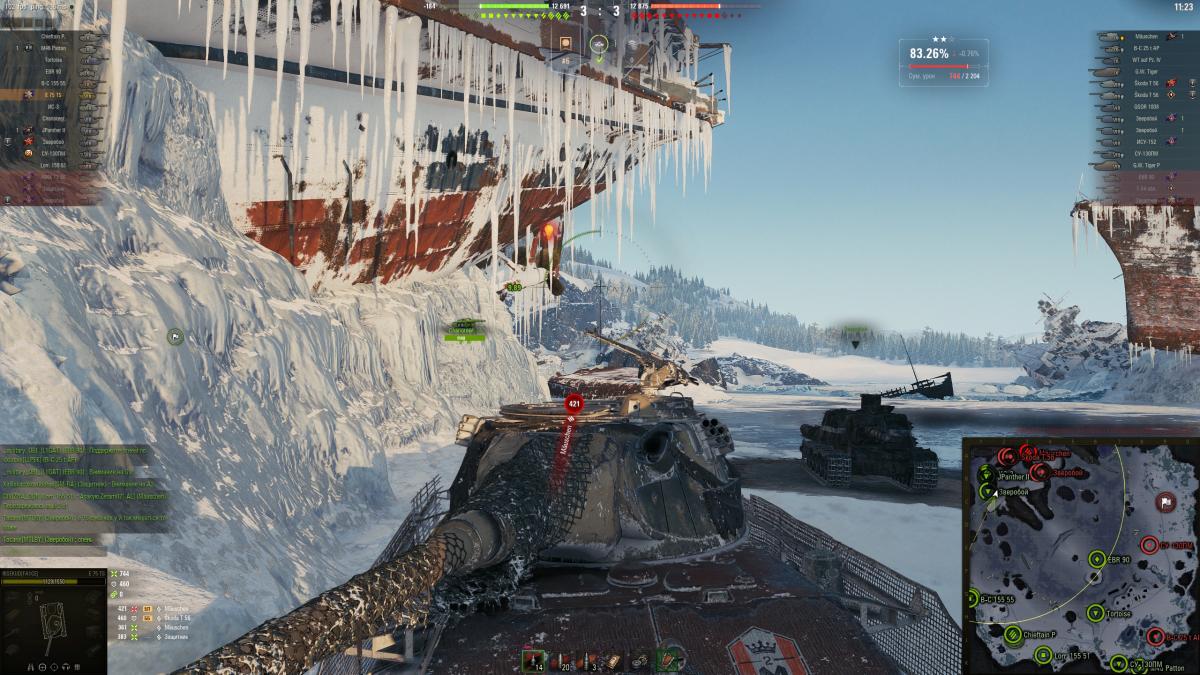Select M48 Patton in the allied team list
The image size is (1200, 675).
coord(53,48)
